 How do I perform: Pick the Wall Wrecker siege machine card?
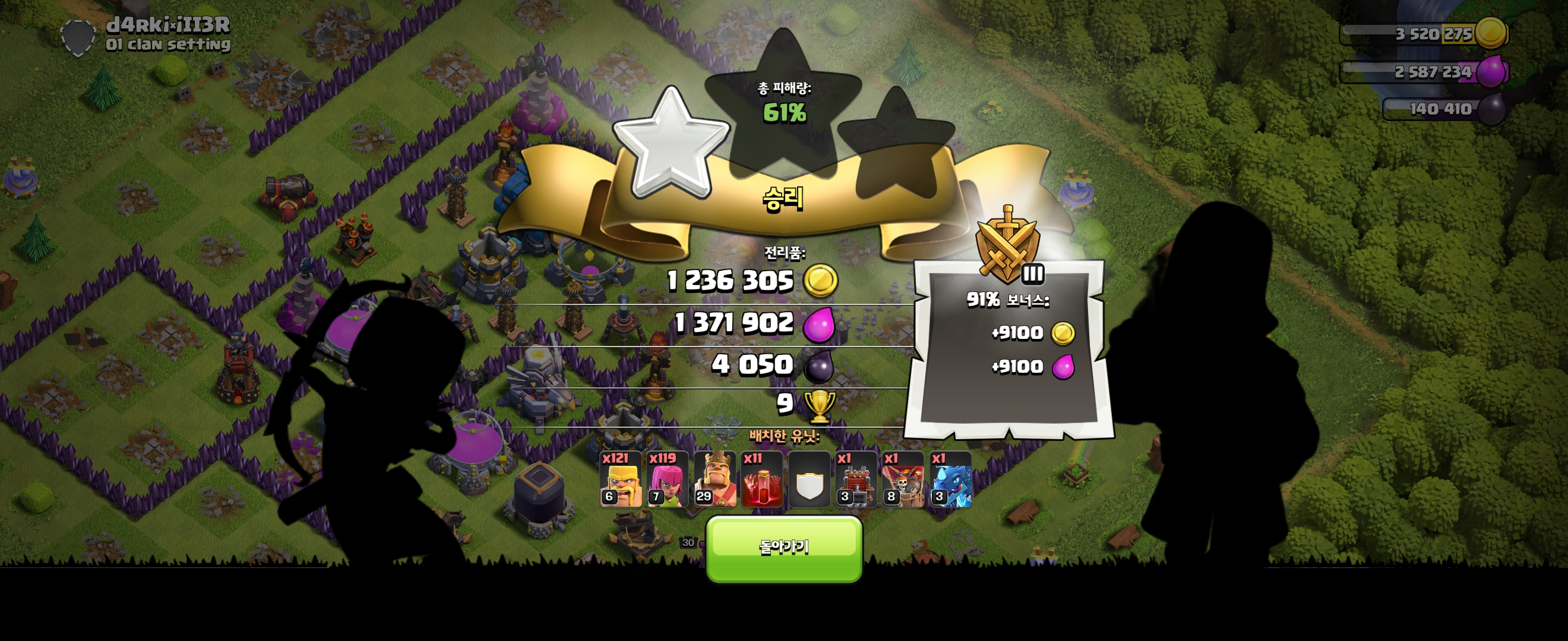coord(856,479)
